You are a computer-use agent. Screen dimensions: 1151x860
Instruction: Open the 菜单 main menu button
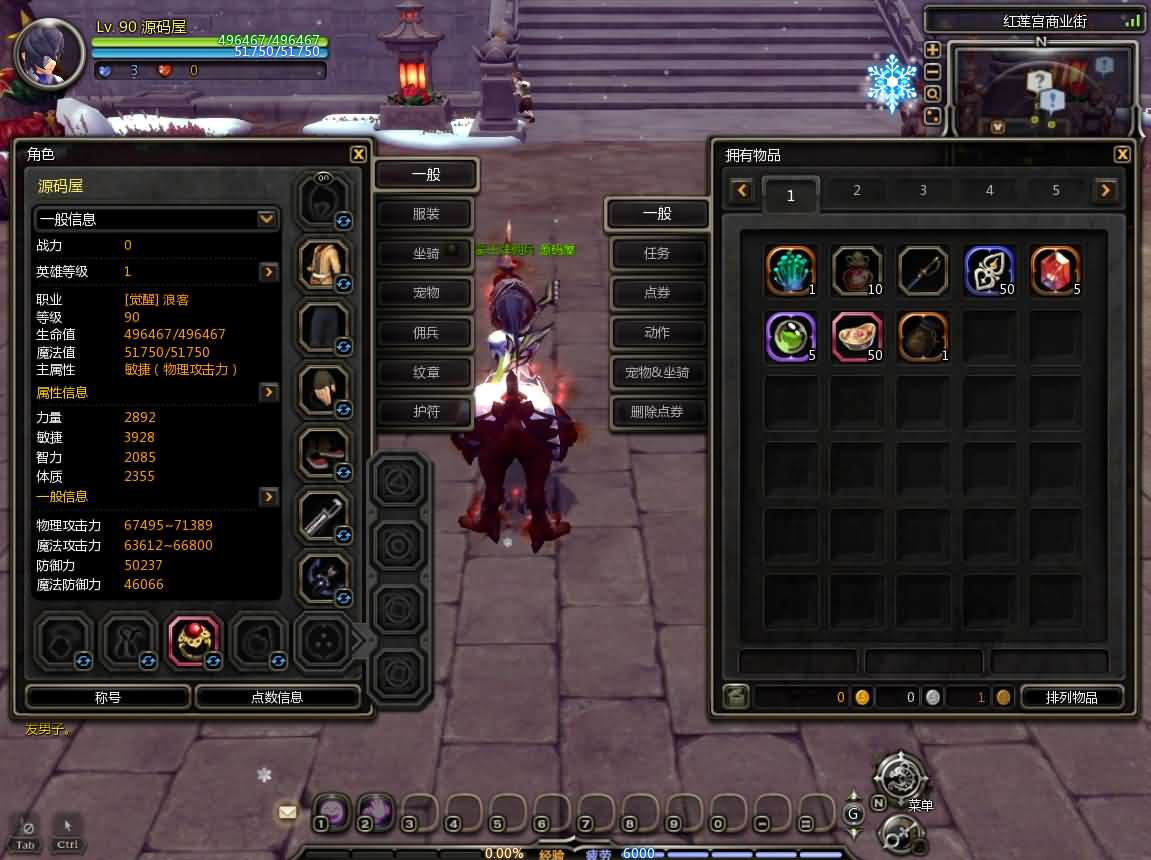[x=901, y=778]
